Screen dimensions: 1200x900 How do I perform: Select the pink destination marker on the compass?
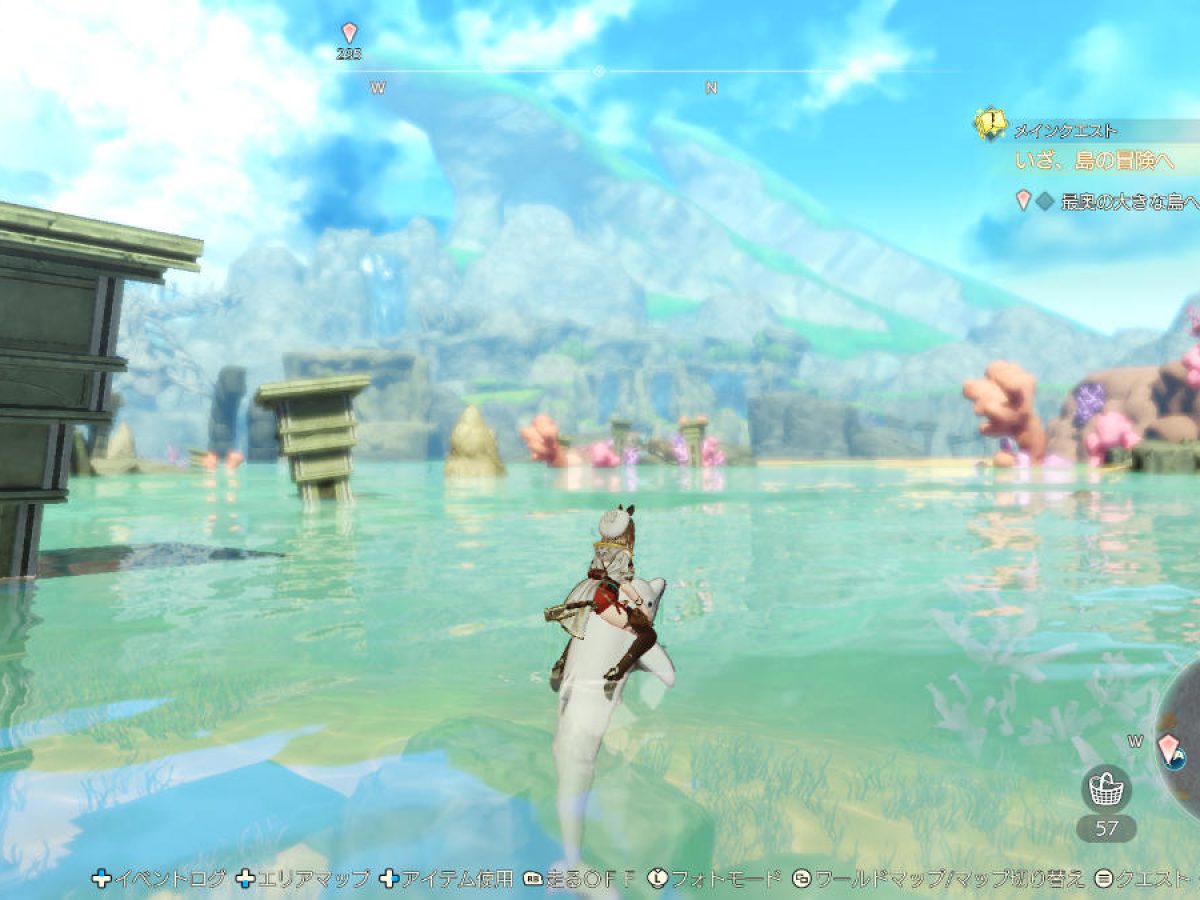point(349,33)
